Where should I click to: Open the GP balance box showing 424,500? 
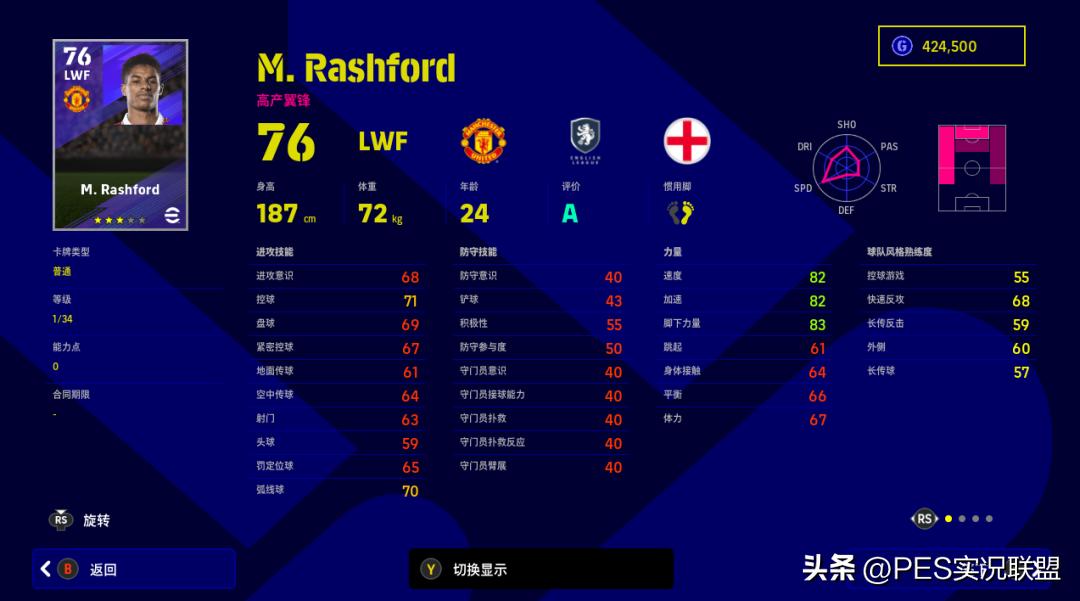pyautogui.click(x=951, y=46)
